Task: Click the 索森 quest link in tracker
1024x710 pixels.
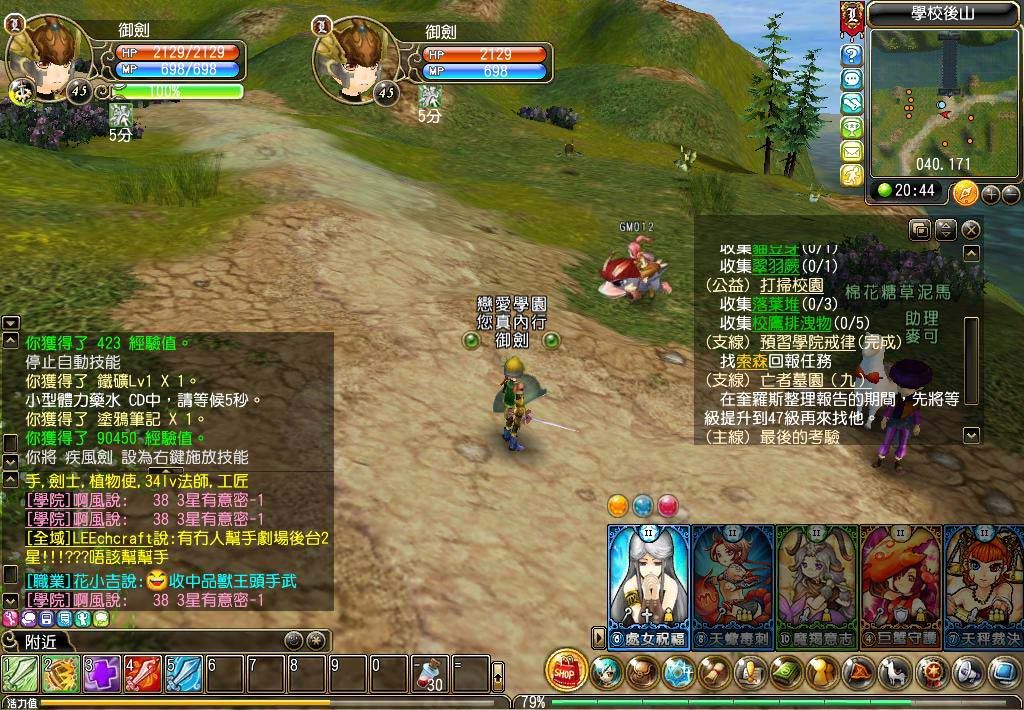Action: point(766,360)
